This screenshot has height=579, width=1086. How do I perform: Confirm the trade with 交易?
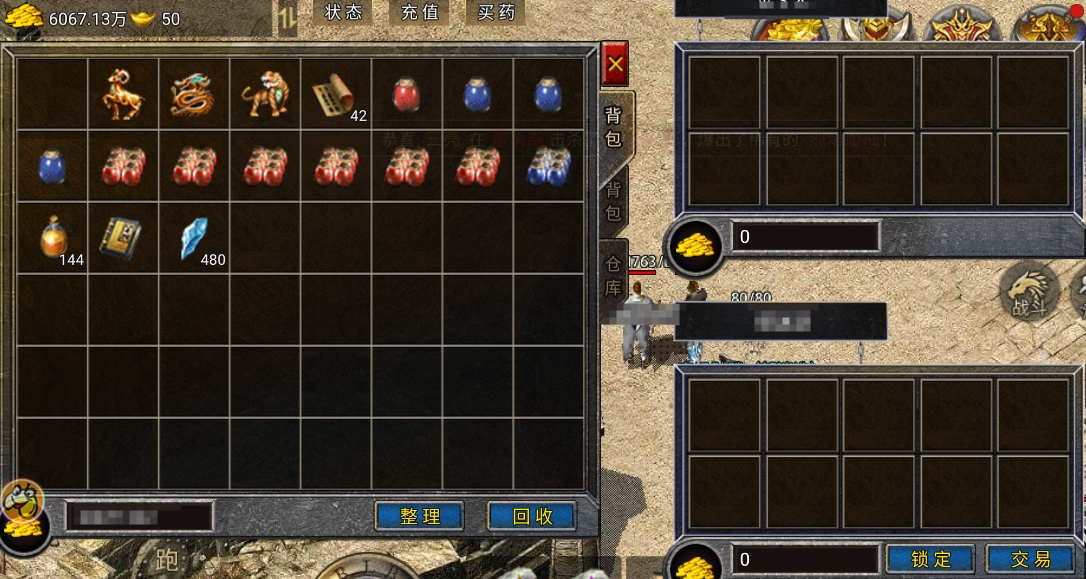tap(1030, 559)
